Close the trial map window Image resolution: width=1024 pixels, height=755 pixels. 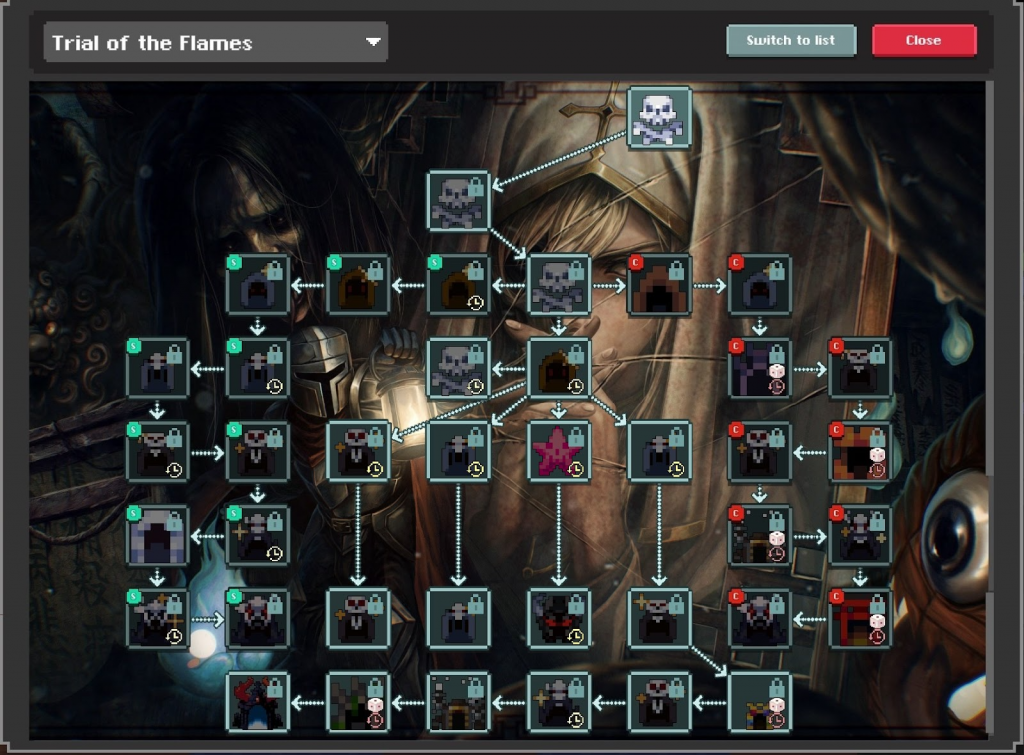(923, 41)
